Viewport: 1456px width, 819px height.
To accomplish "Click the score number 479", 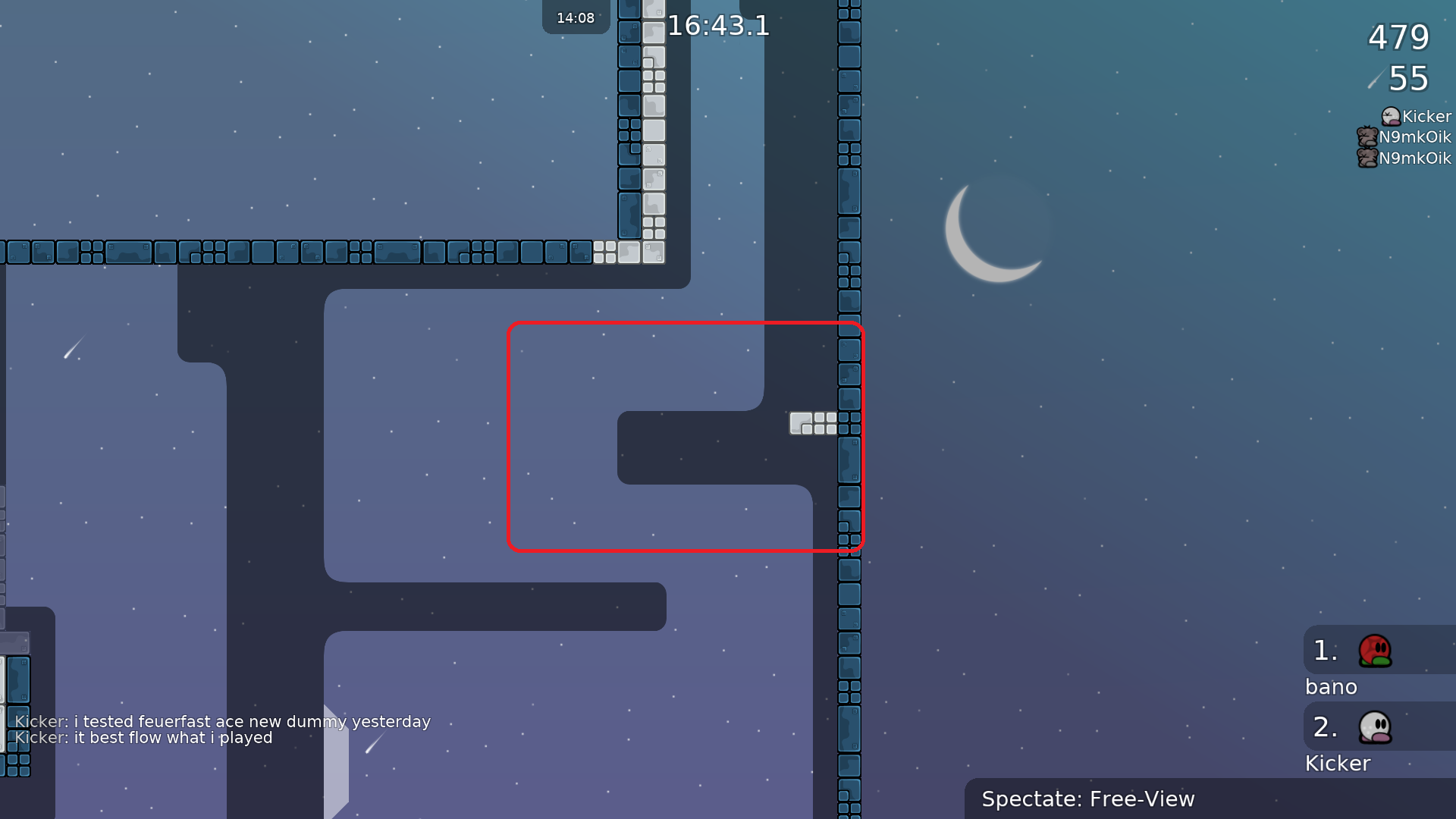I will (x=1398, y=38).
